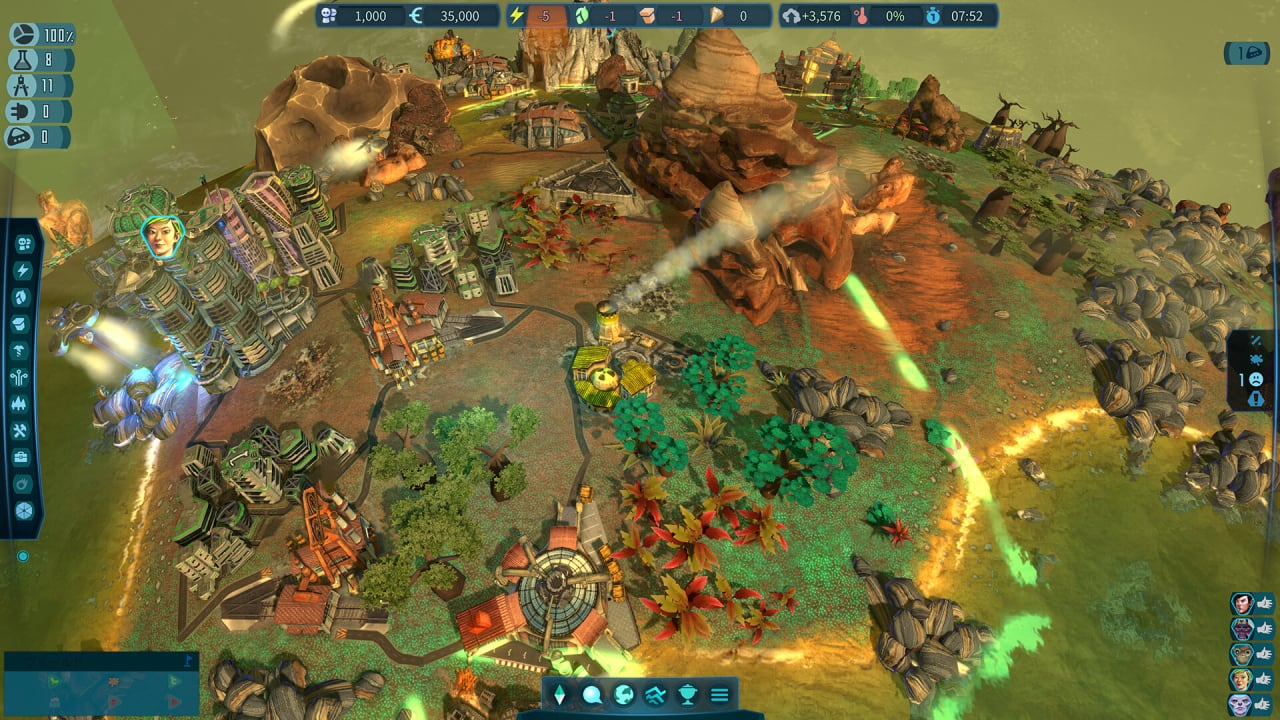View the trophy achievements panel
This screenshot has height=720, width=1280.
pyautogui.click(x=687, y=694)
